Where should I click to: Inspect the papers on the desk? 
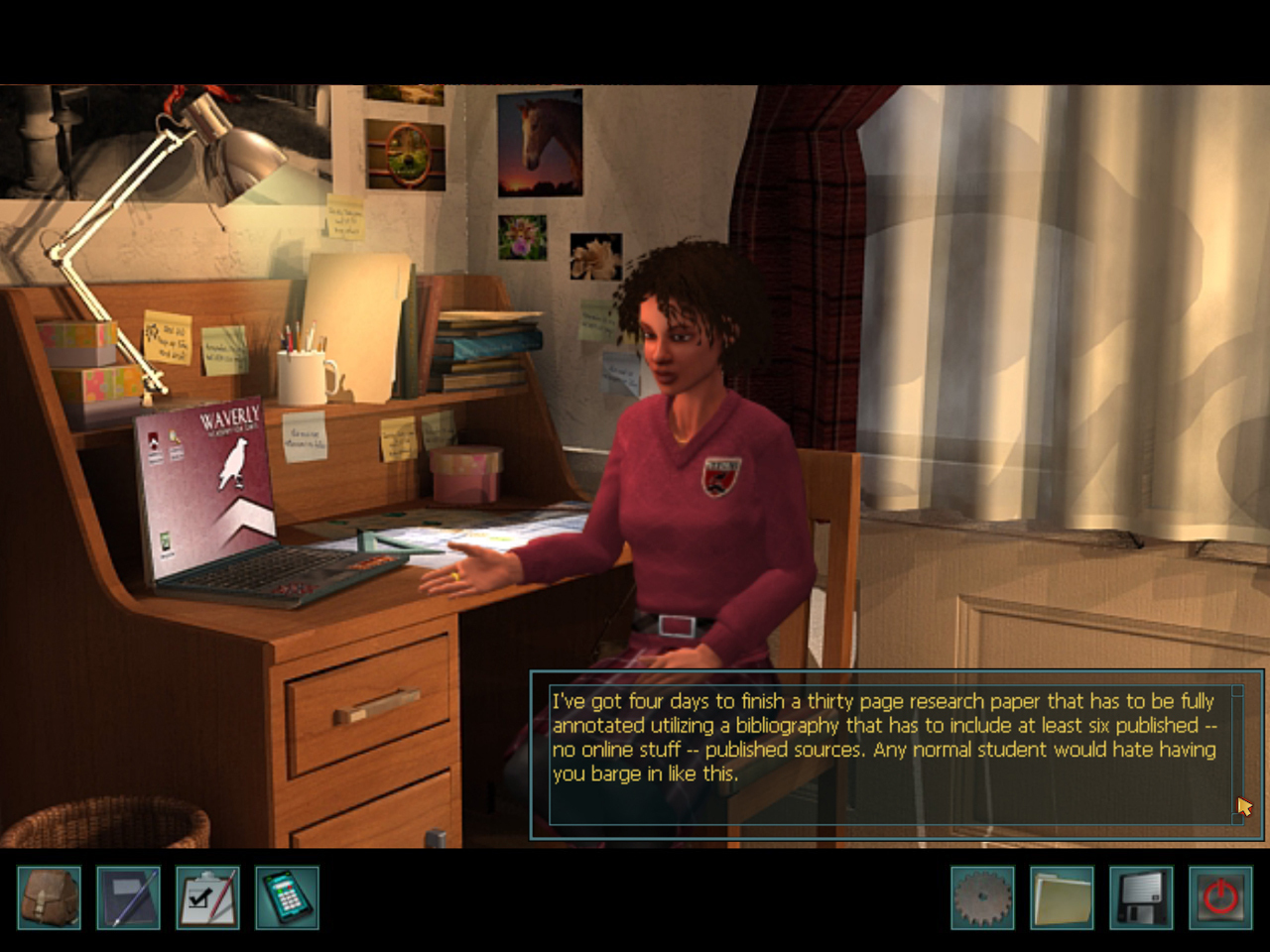click(466, 535)
